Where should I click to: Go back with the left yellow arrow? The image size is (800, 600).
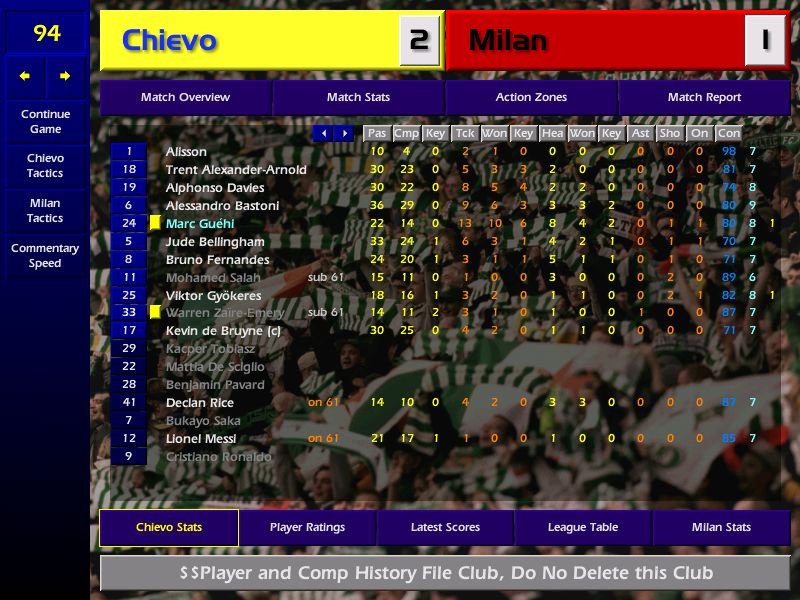point(25,76)
